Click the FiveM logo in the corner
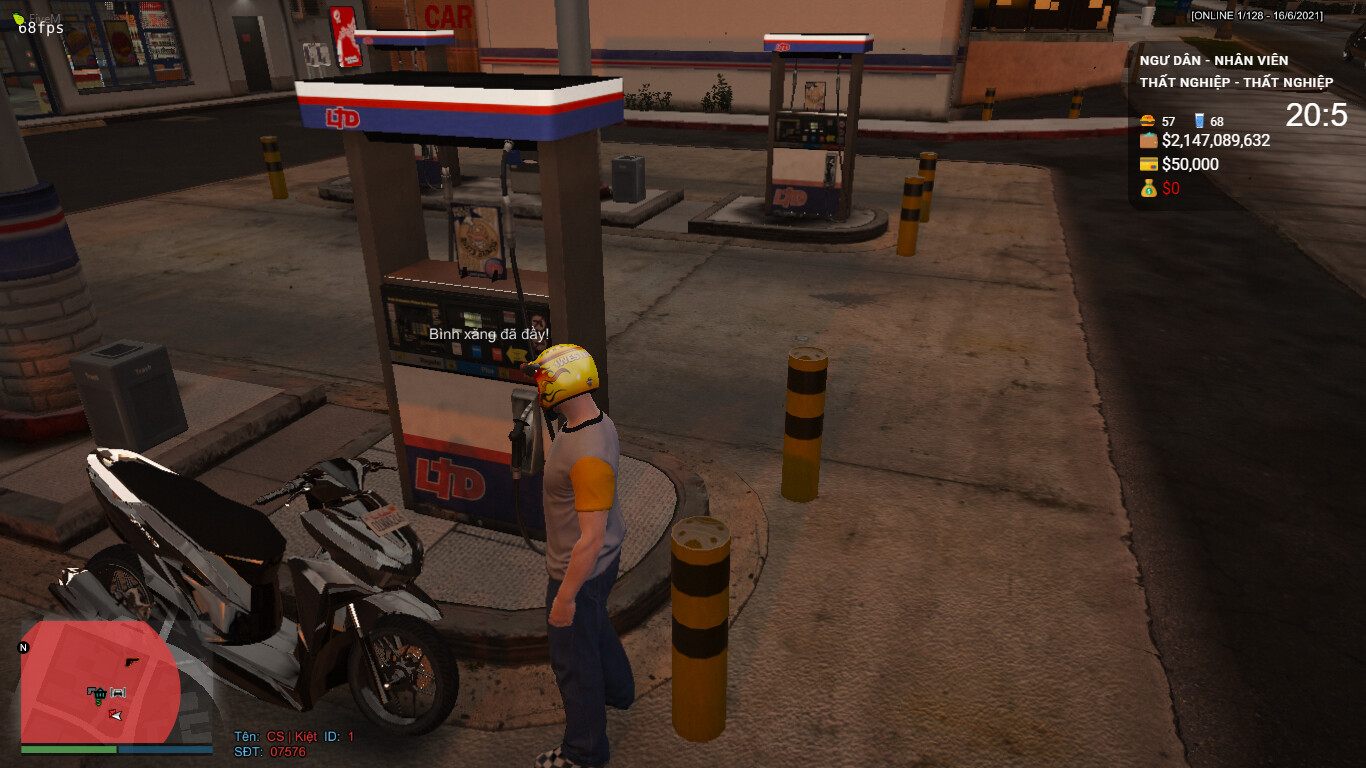This screenshot has width=1366, height=768. [x=20, y=17]
